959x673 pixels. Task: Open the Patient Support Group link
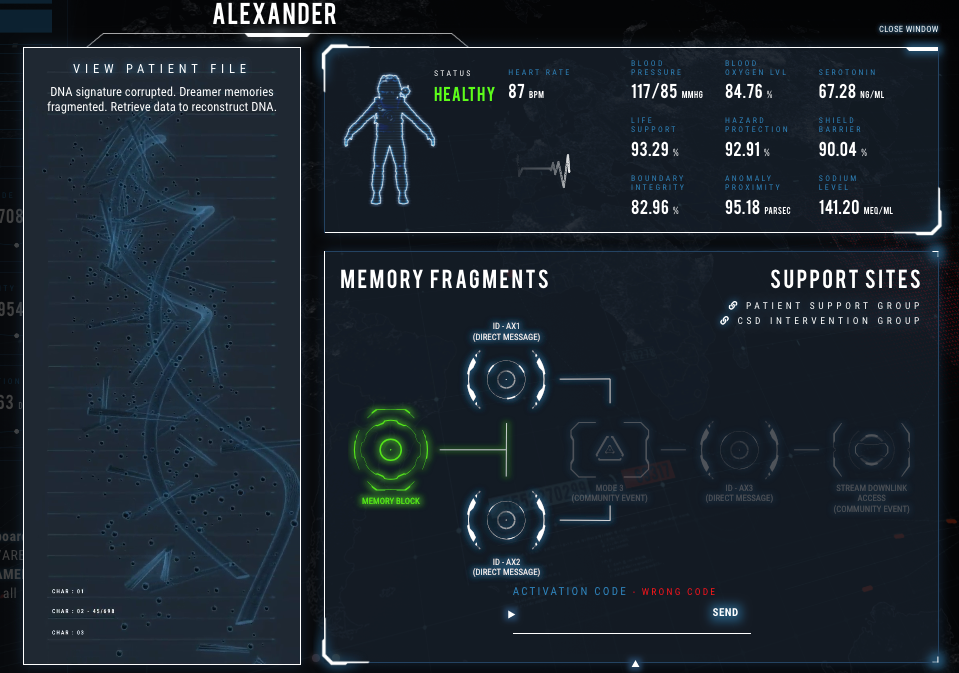pyautogui.click(x=832, y=305)
